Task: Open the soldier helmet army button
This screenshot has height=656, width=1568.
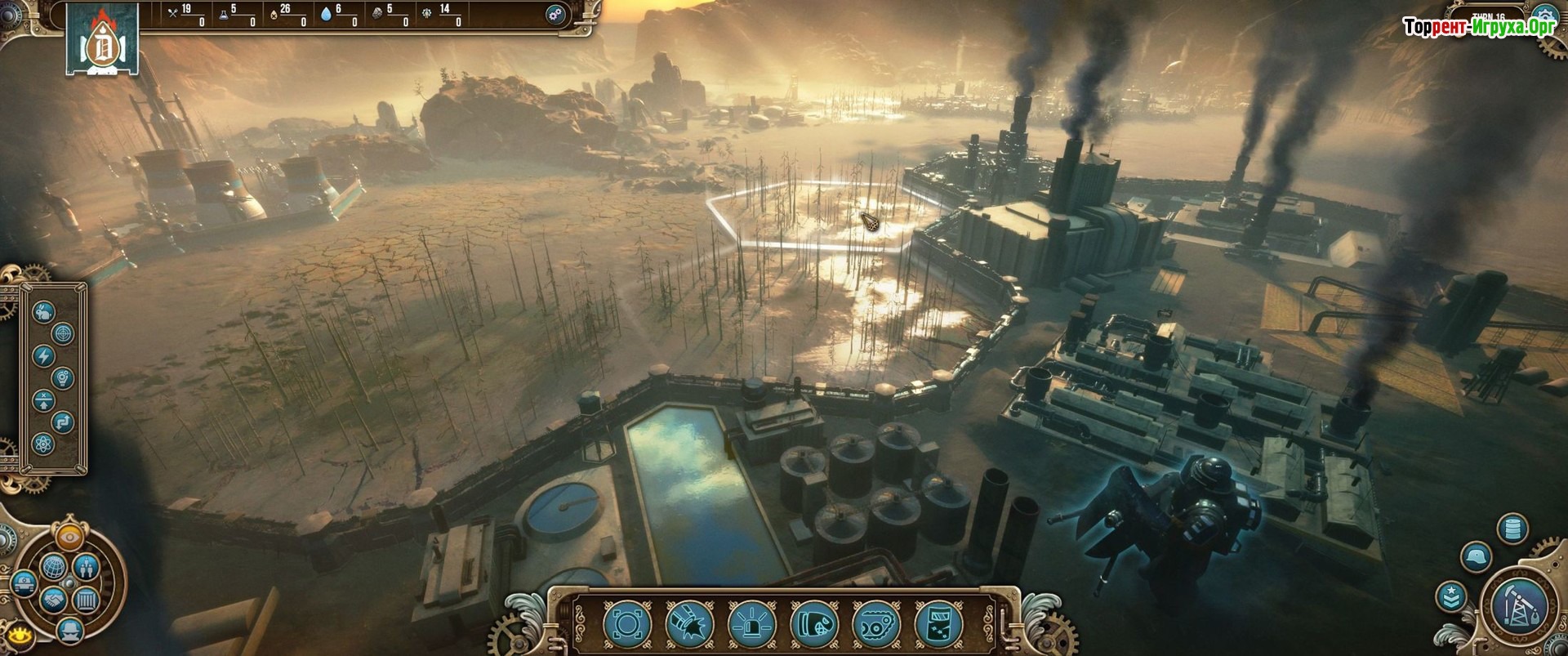Action: (1477, 558)
